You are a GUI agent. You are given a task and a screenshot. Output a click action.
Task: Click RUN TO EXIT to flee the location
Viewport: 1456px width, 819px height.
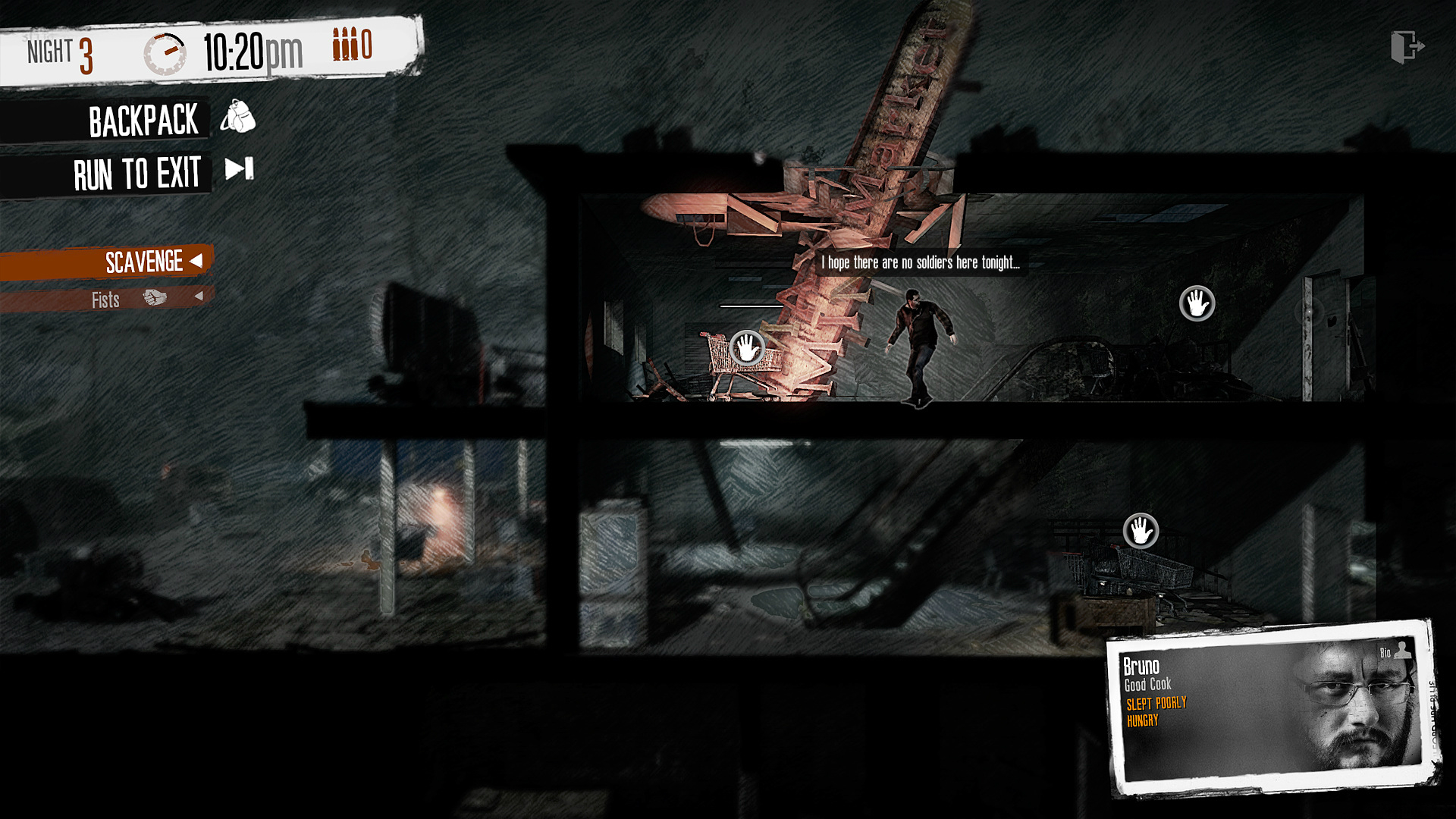[136, 171]
